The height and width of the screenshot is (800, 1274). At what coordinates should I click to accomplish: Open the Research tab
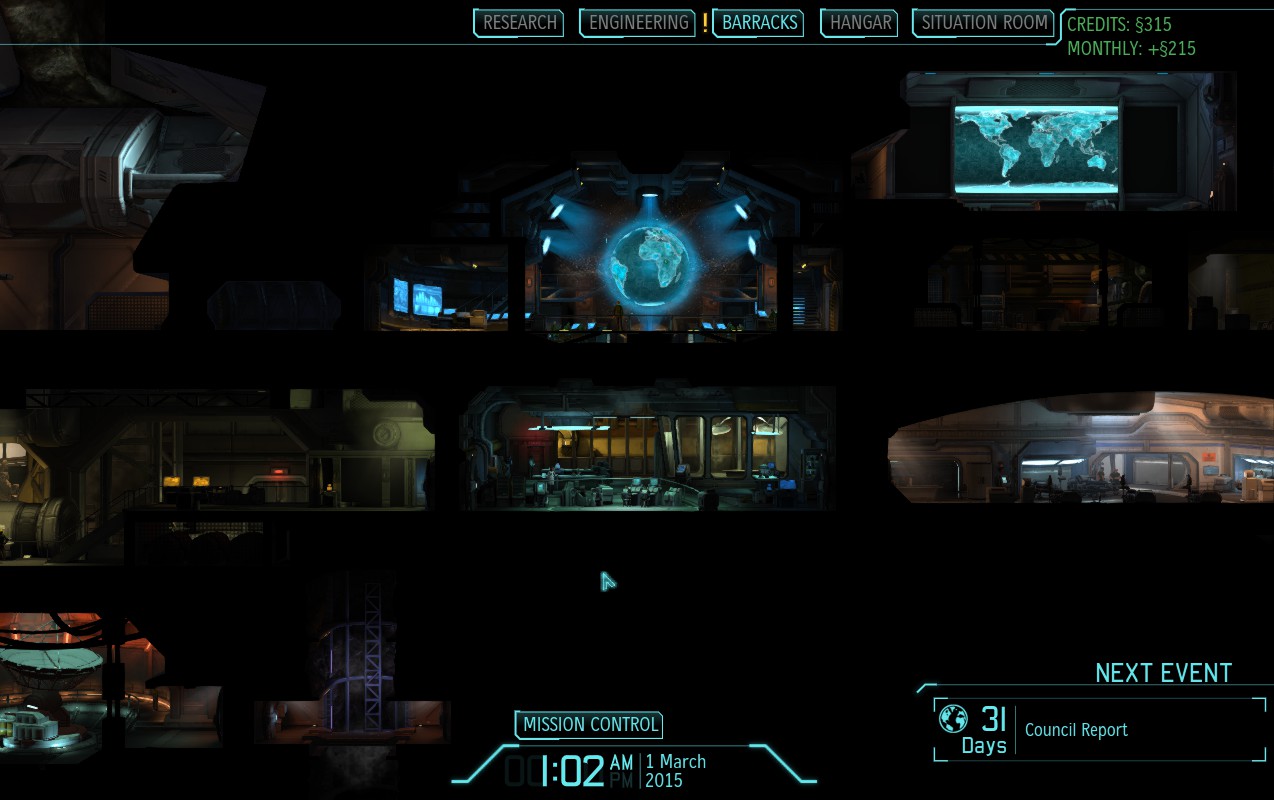[519, 23]
